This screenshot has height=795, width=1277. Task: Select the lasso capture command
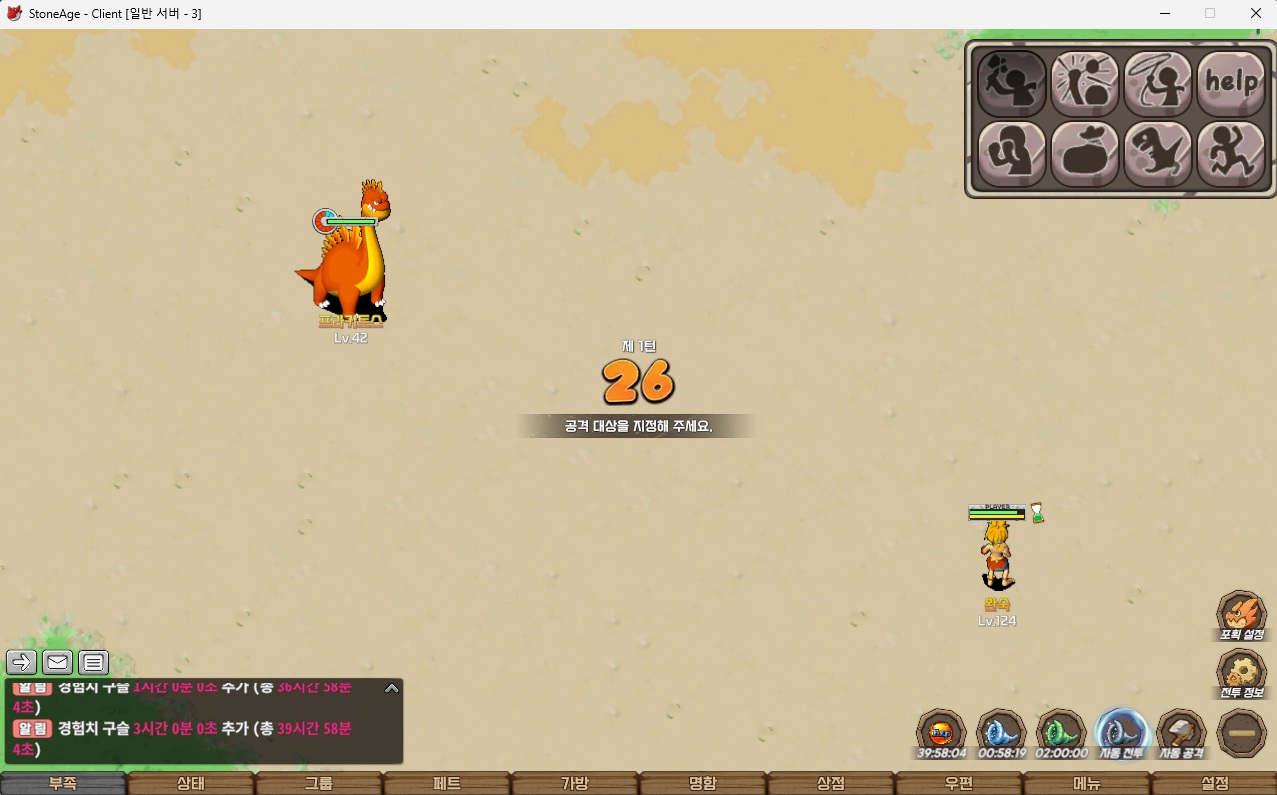pos(1158,83)
